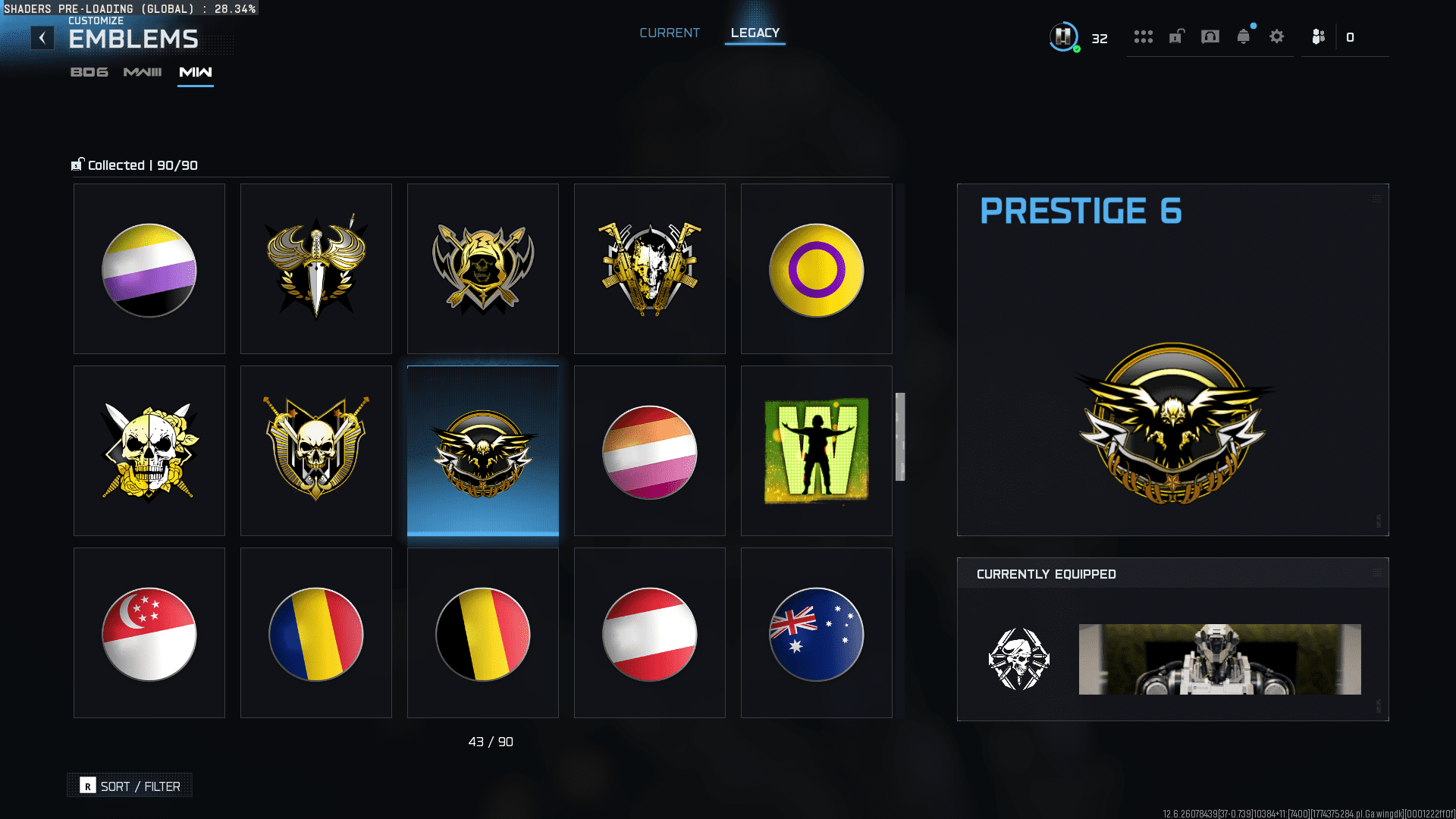Select the gold winged dagger emblem

click(316, 269)
